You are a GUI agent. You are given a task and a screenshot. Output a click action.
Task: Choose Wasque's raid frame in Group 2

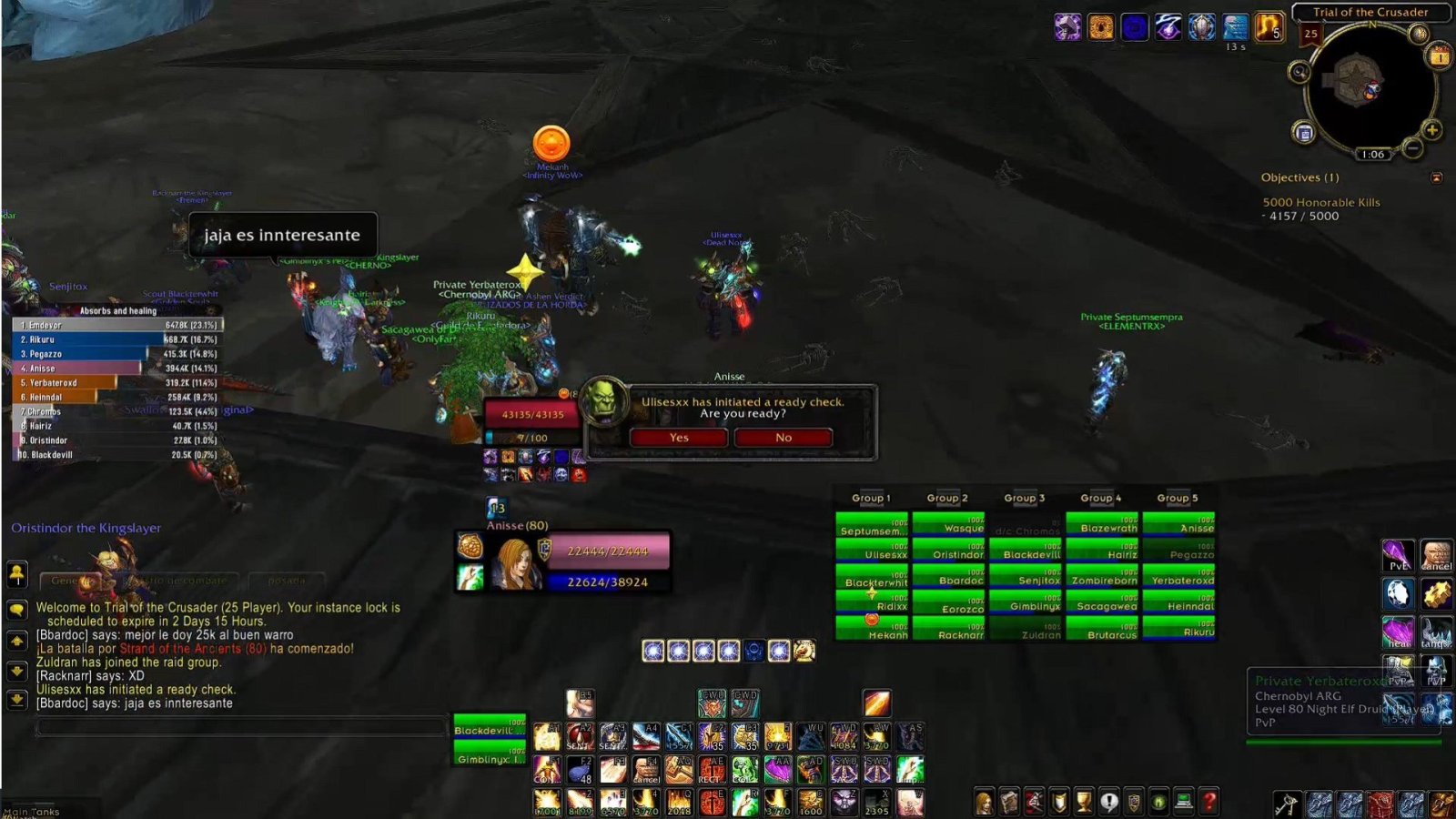[x=948, y=524]
